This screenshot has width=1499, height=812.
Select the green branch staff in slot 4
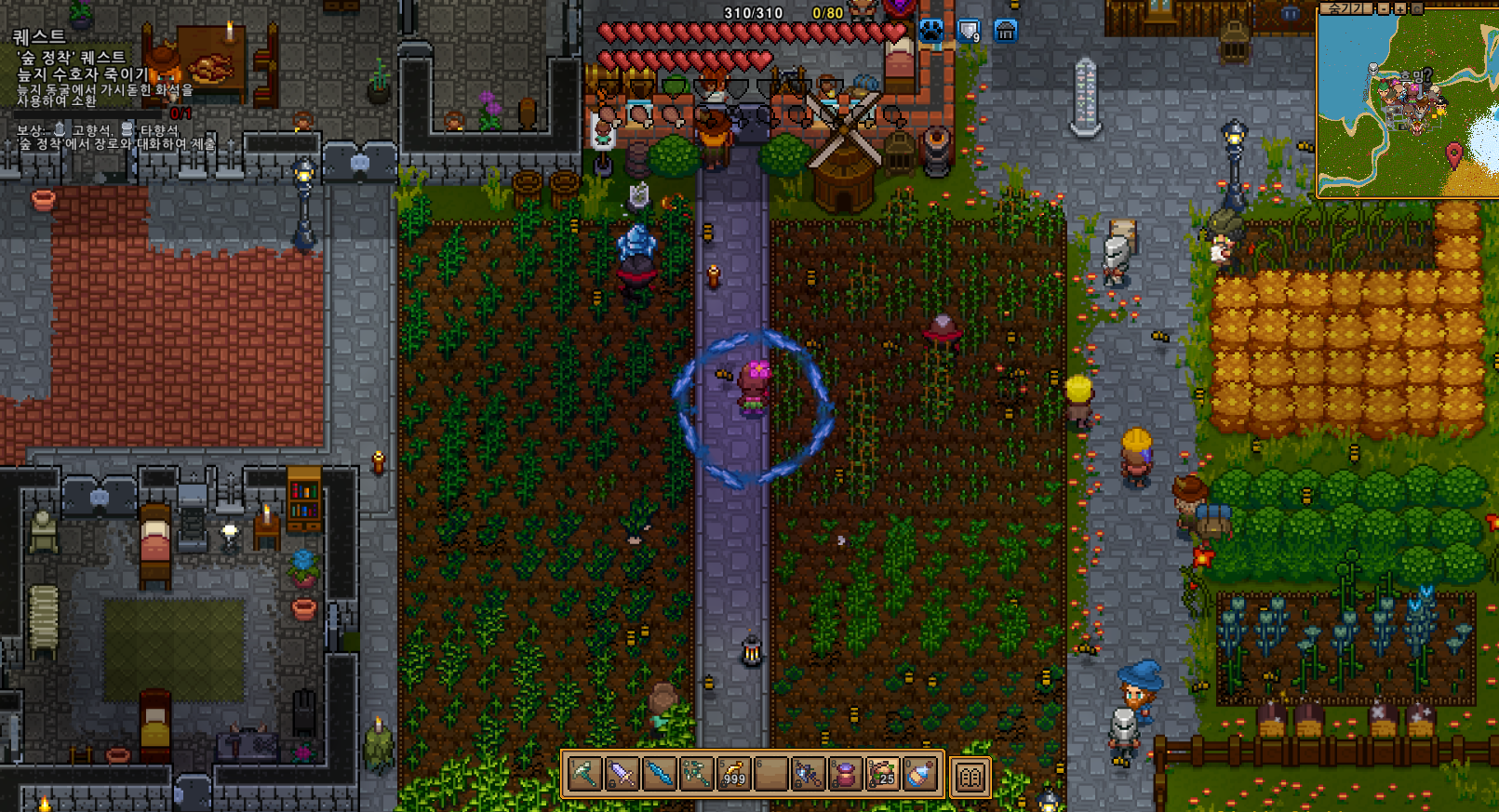pos(696,773)
